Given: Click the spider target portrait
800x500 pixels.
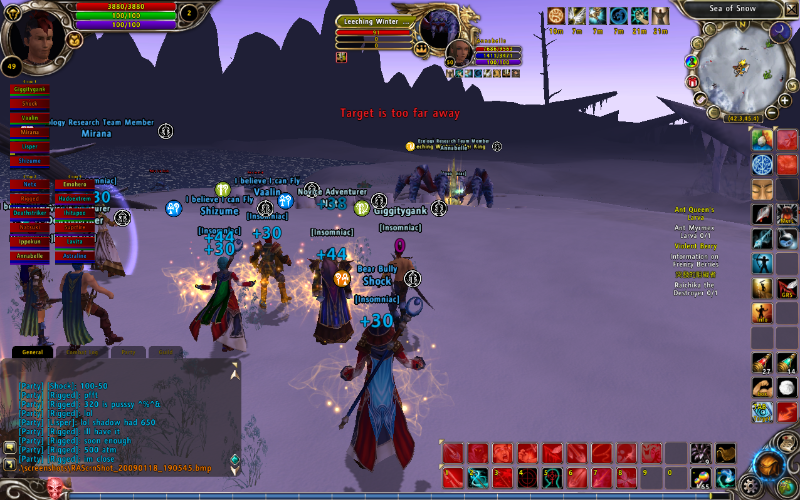Looking at the screenshot, I should (x=438, y=30).
